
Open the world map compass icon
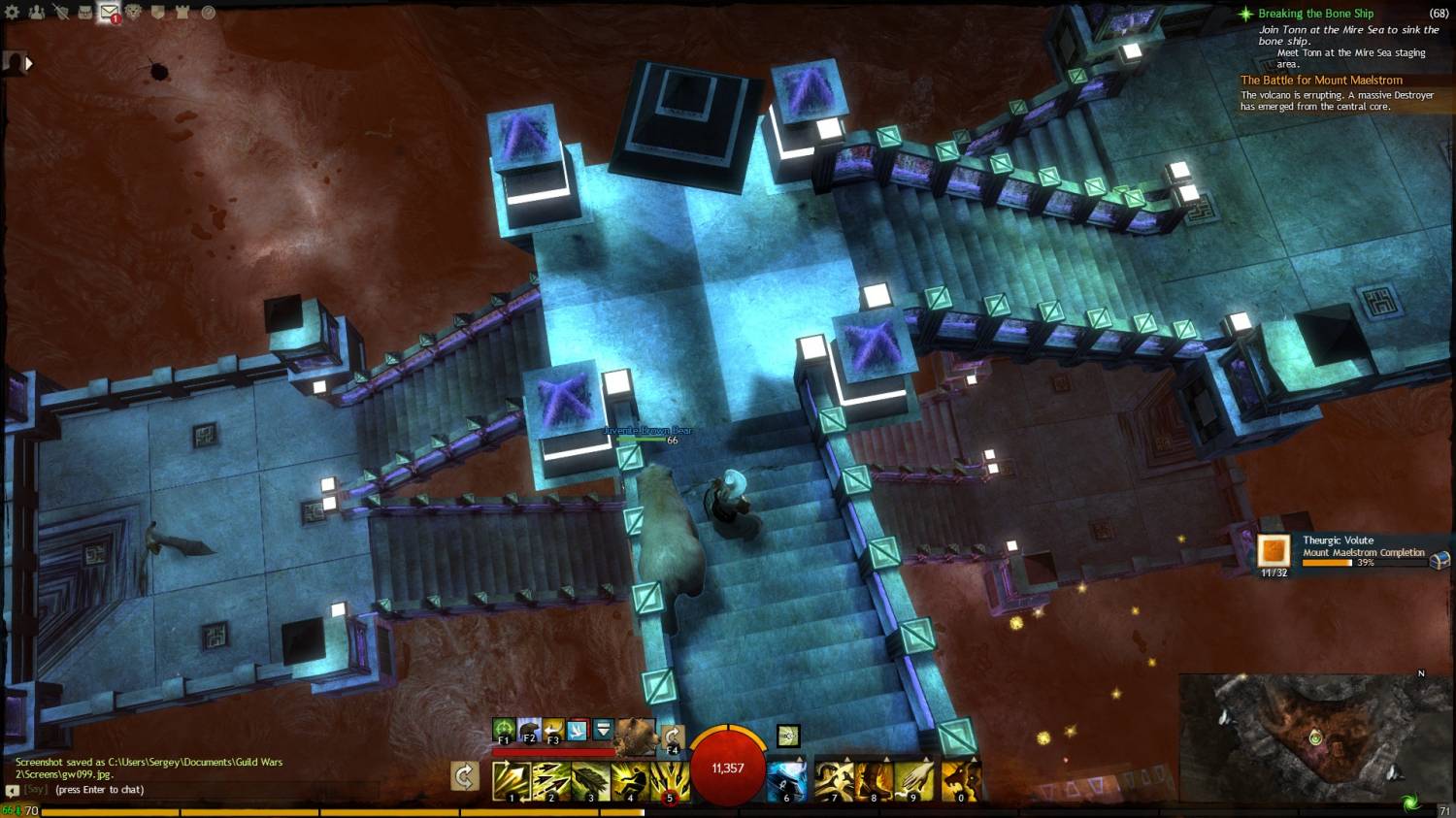click(208, 13)
